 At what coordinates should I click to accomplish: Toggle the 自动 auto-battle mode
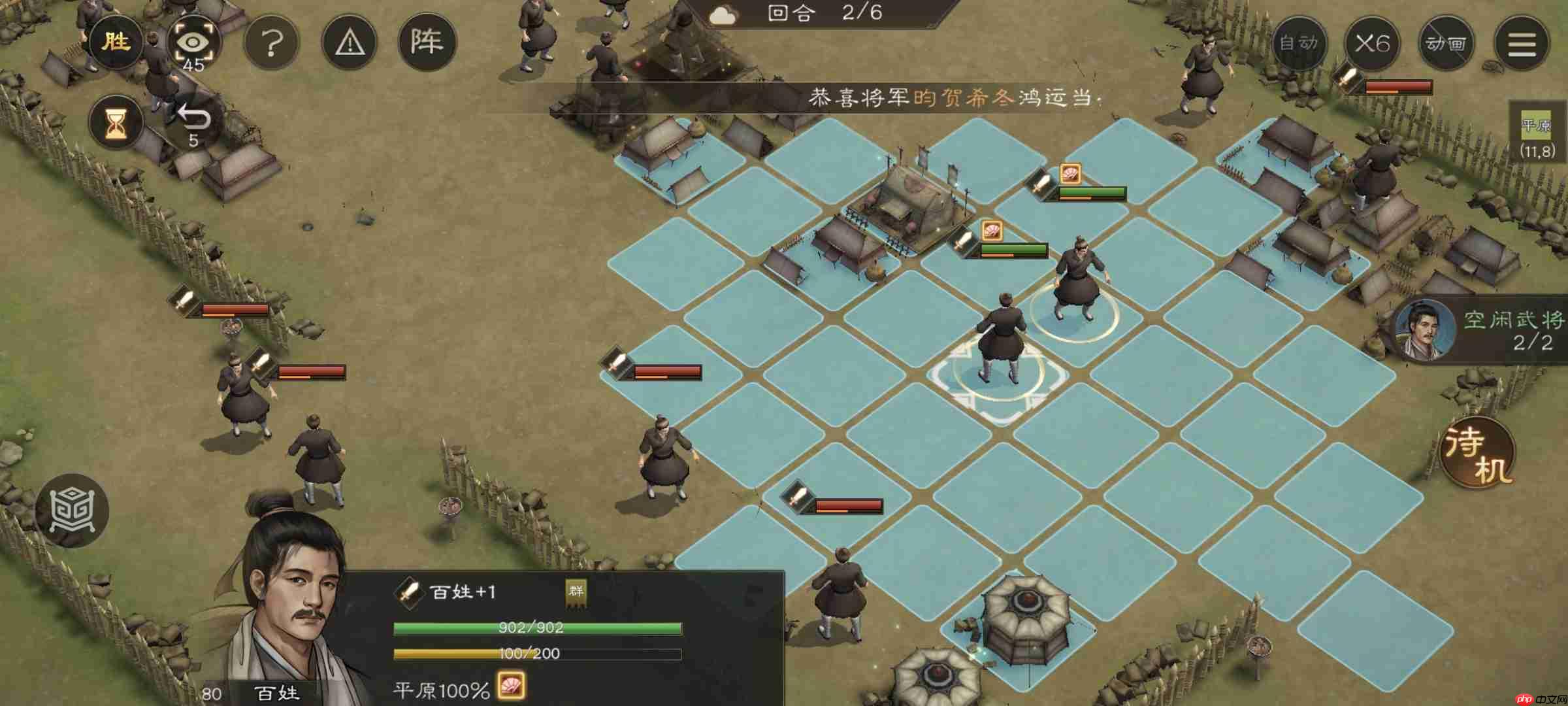point(1299,43)
